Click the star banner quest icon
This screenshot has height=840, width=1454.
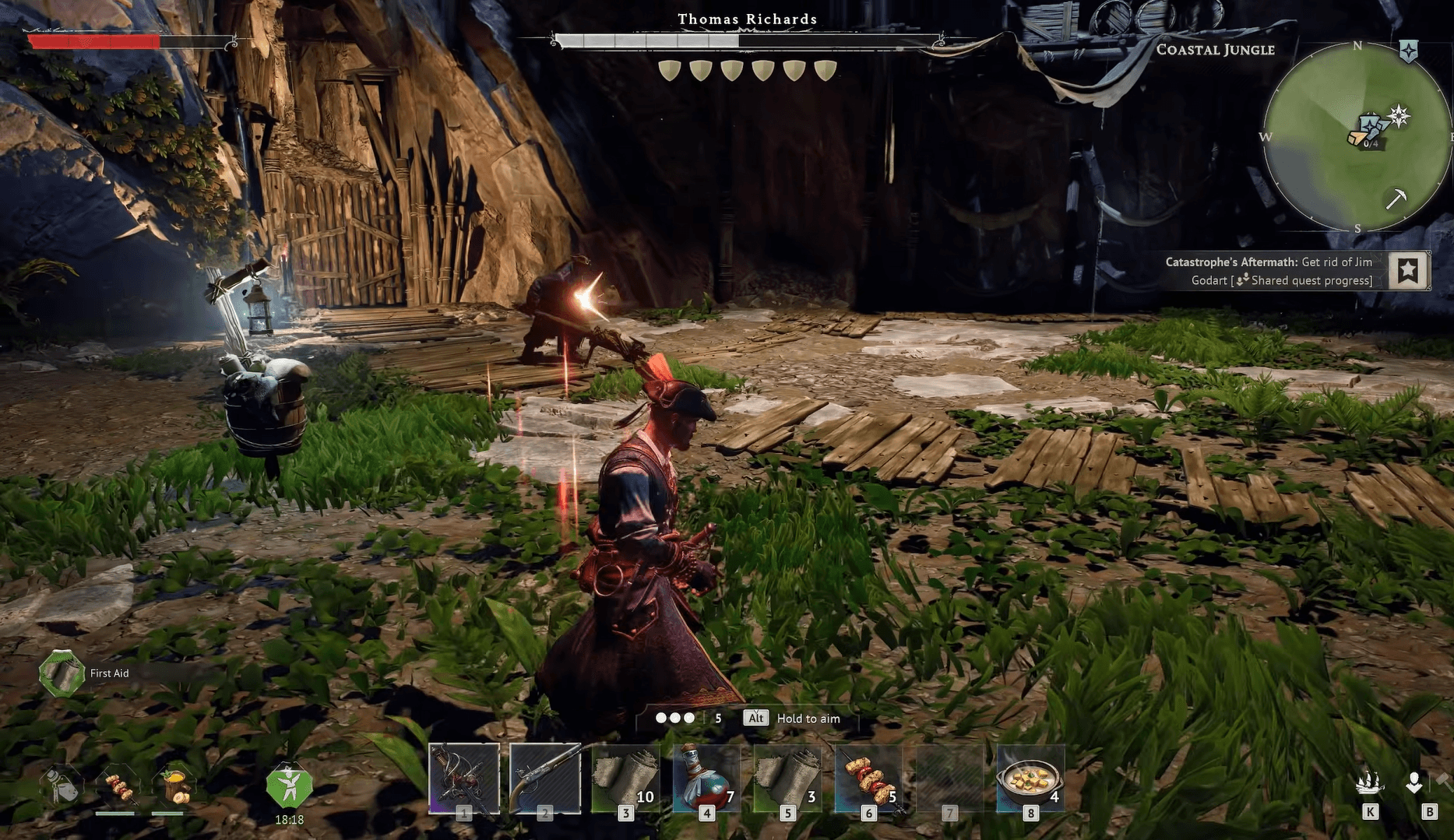pos(1408,271)
